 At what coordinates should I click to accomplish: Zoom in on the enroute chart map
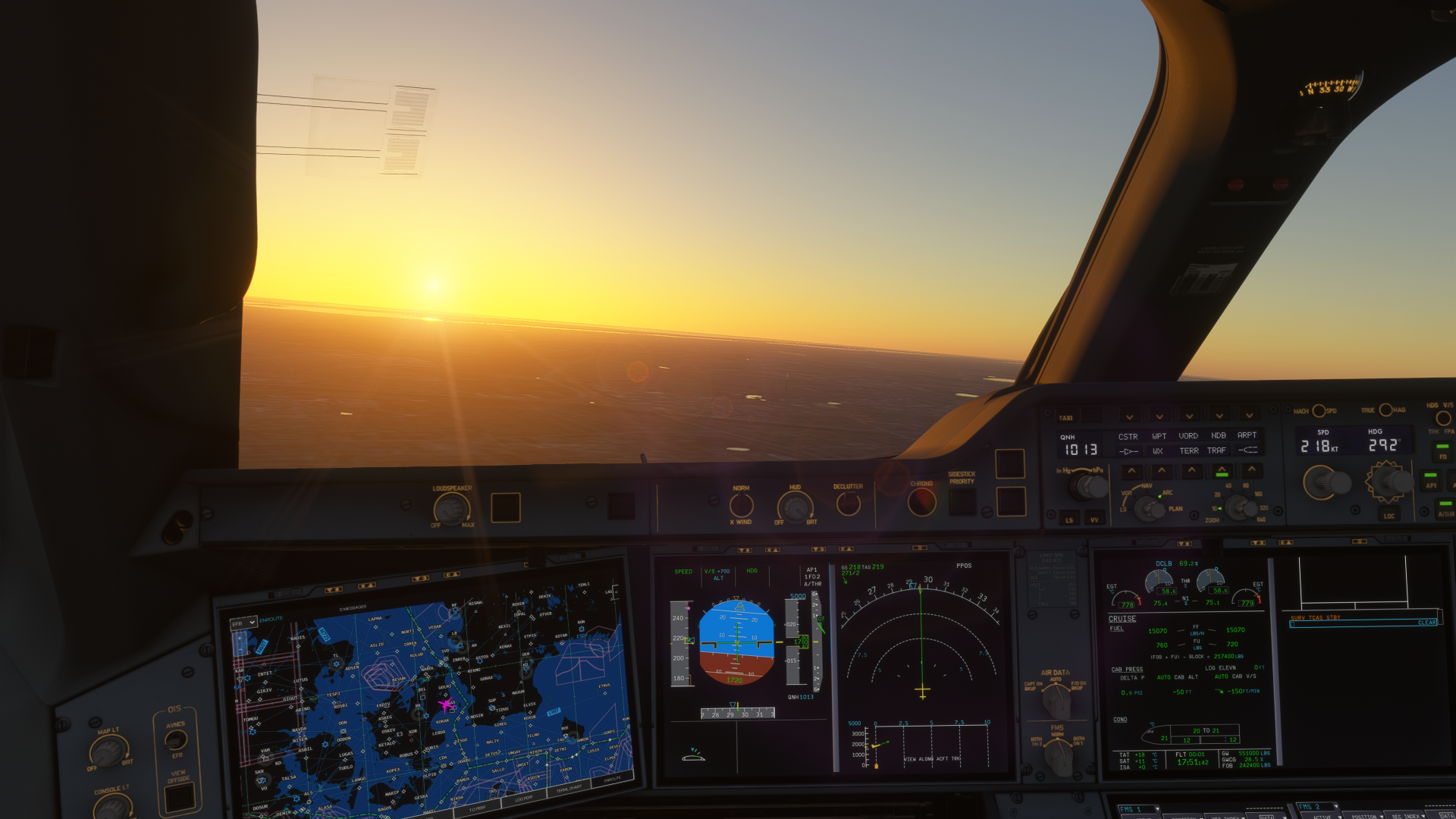[x=240, y=639]
